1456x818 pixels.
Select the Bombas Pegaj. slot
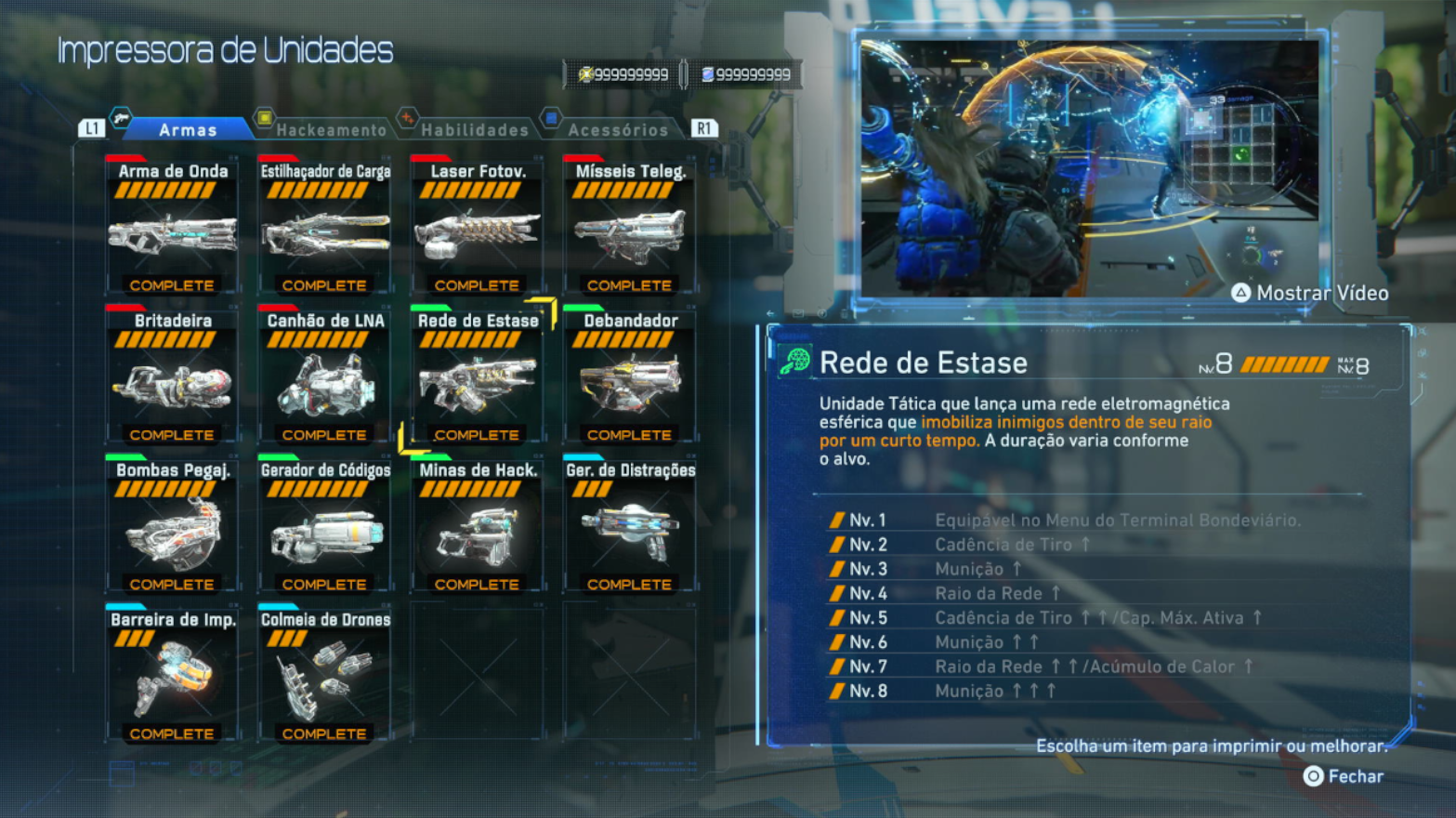point(172,526)
